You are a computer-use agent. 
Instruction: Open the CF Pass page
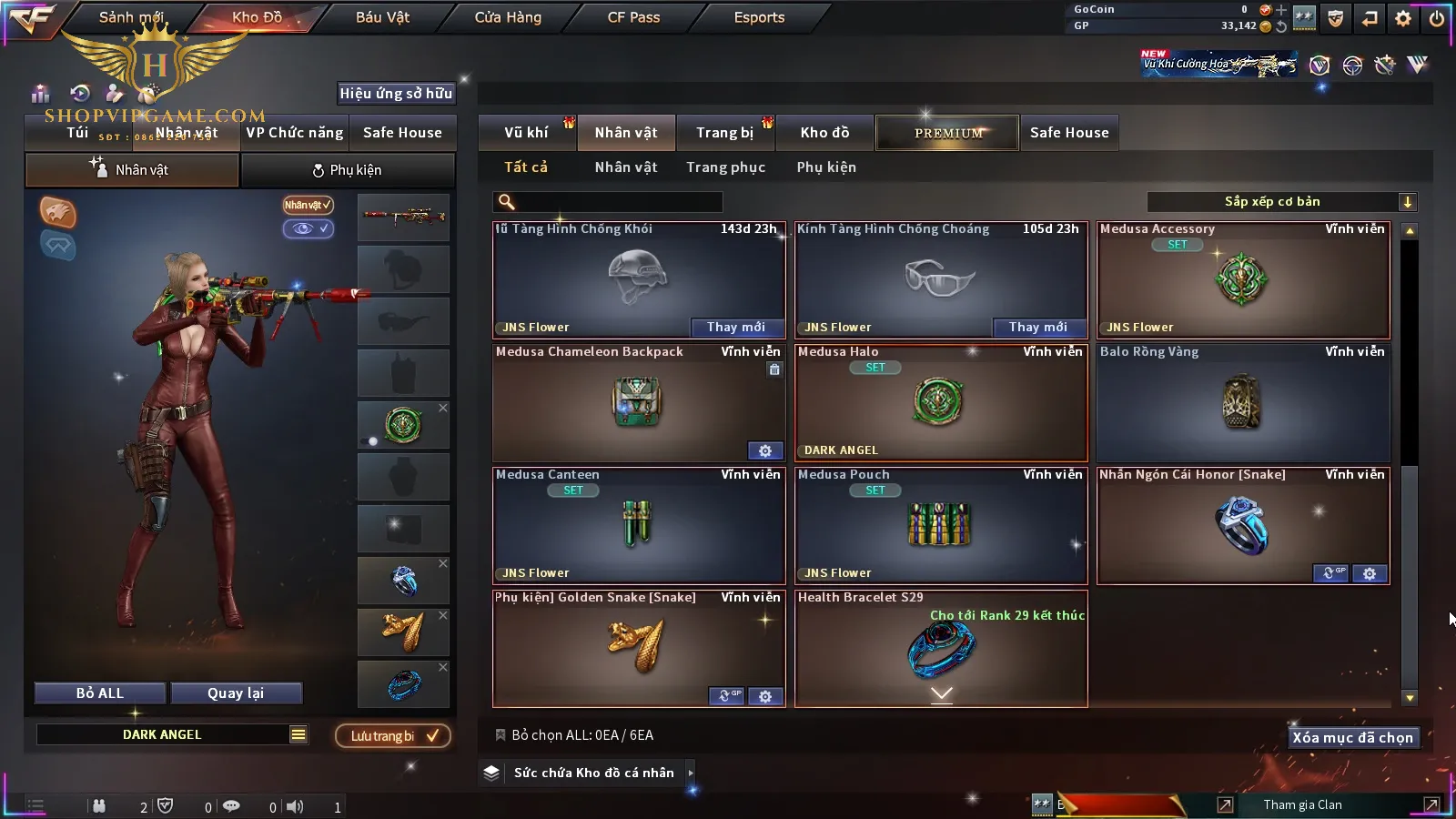click(x=633, y=17)
